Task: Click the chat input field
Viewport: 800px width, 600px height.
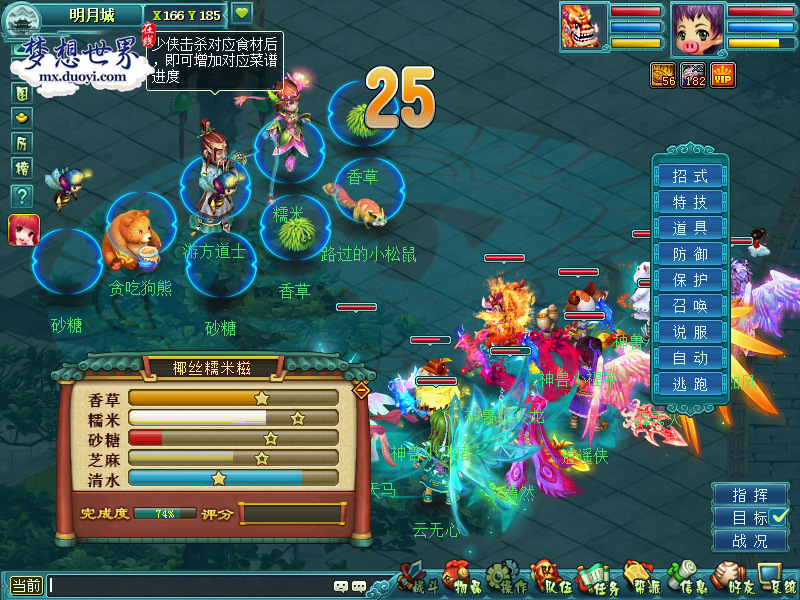Action: pos(190,586)
